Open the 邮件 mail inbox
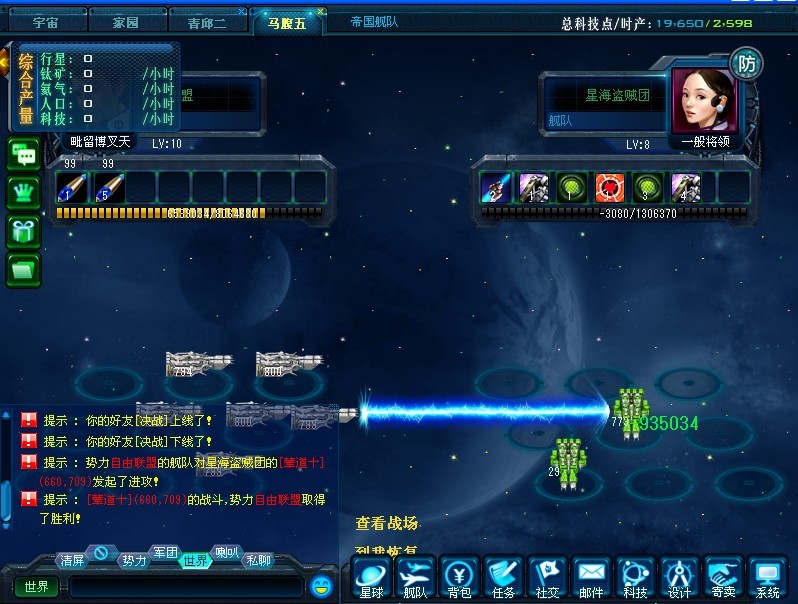The width and height of the screenshot is (798, 604). tap(591, 579)
